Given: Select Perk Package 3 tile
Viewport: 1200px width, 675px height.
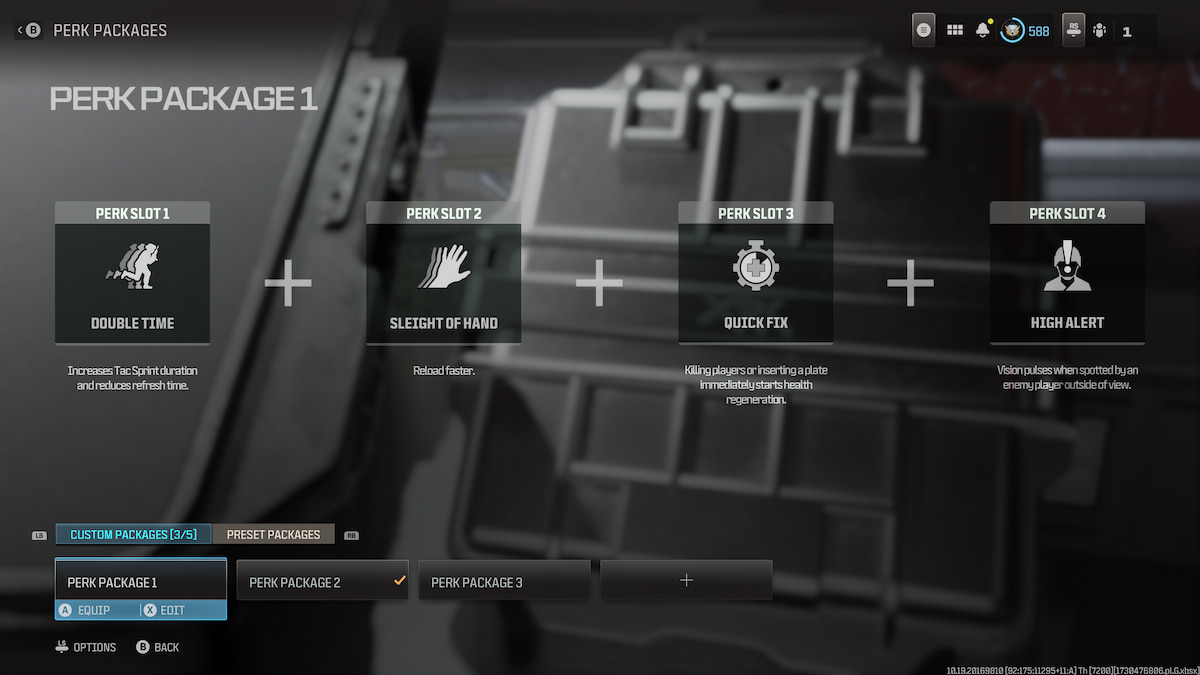Looking at the screenshot, I should (x=504, y=582).
